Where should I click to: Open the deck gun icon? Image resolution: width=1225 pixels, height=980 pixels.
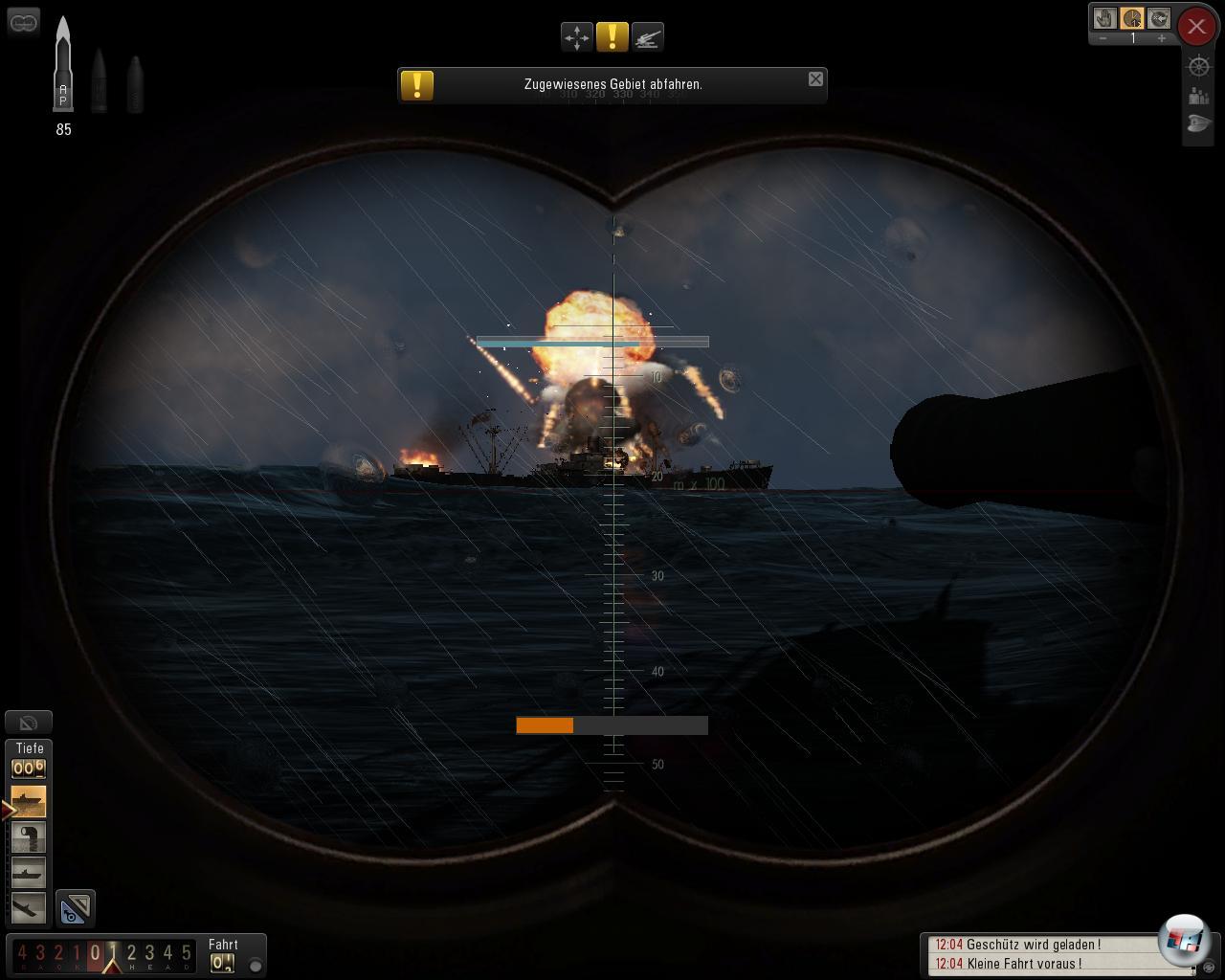[648, 37]
